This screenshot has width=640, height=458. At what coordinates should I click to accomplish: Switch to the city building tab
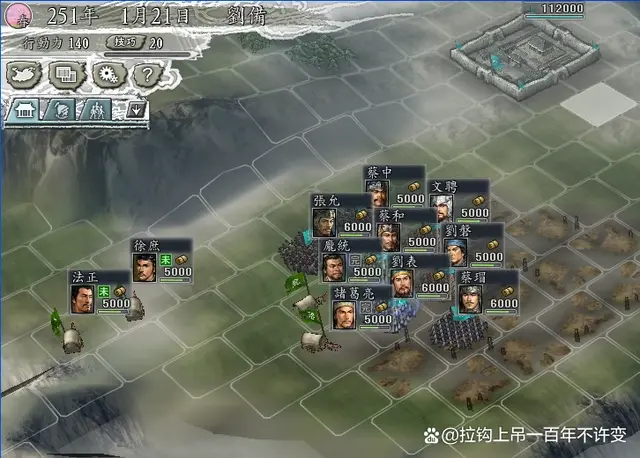(24, 110)
